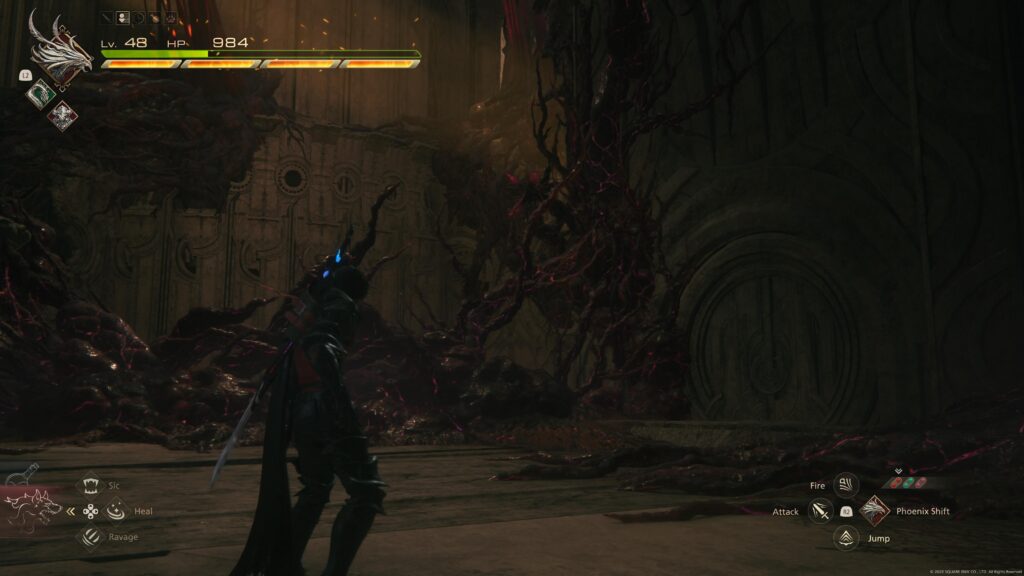Activate the sword Attack icon
Image resolution: width=1024 pixels, height=576 pixels.
[820, 511]
